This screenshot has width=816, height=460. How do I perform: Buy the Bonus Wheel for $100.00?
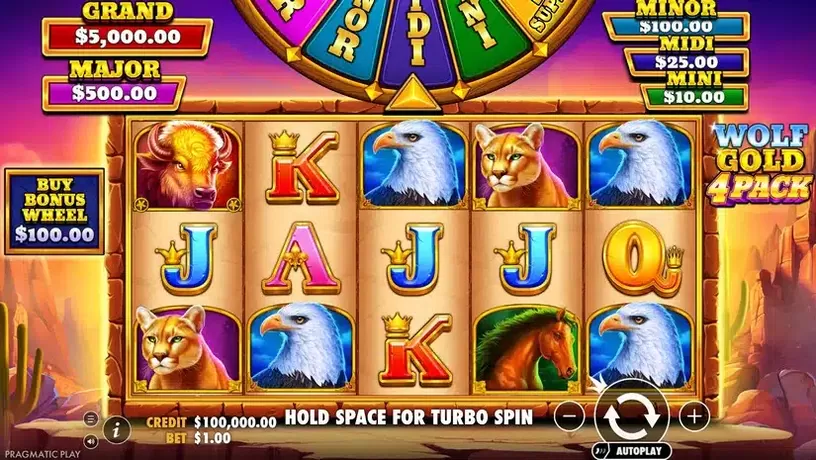[x=55, y=211]
